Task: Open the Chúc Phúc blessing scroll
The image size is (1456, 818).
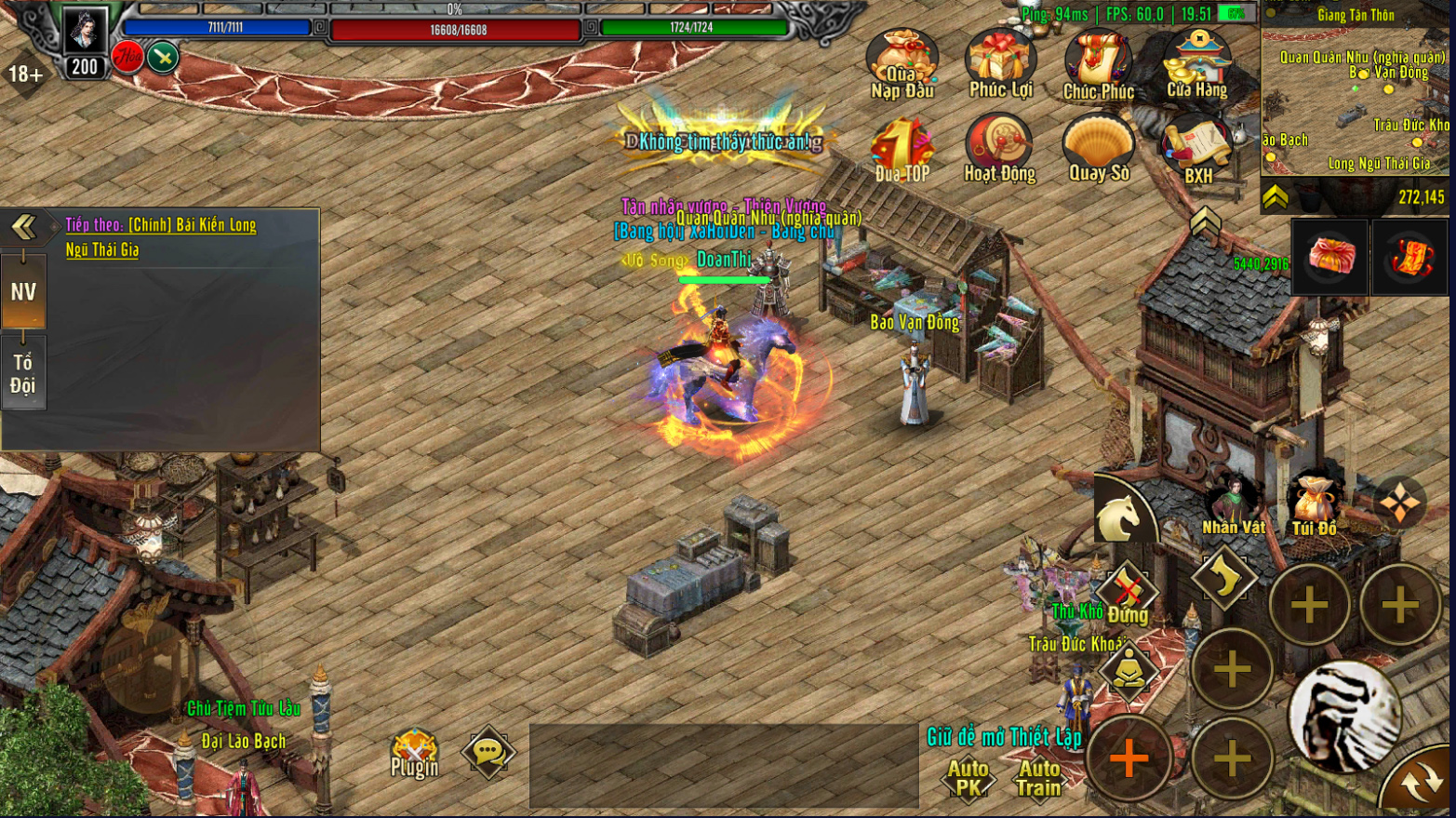Action: tap(1099, 63)
